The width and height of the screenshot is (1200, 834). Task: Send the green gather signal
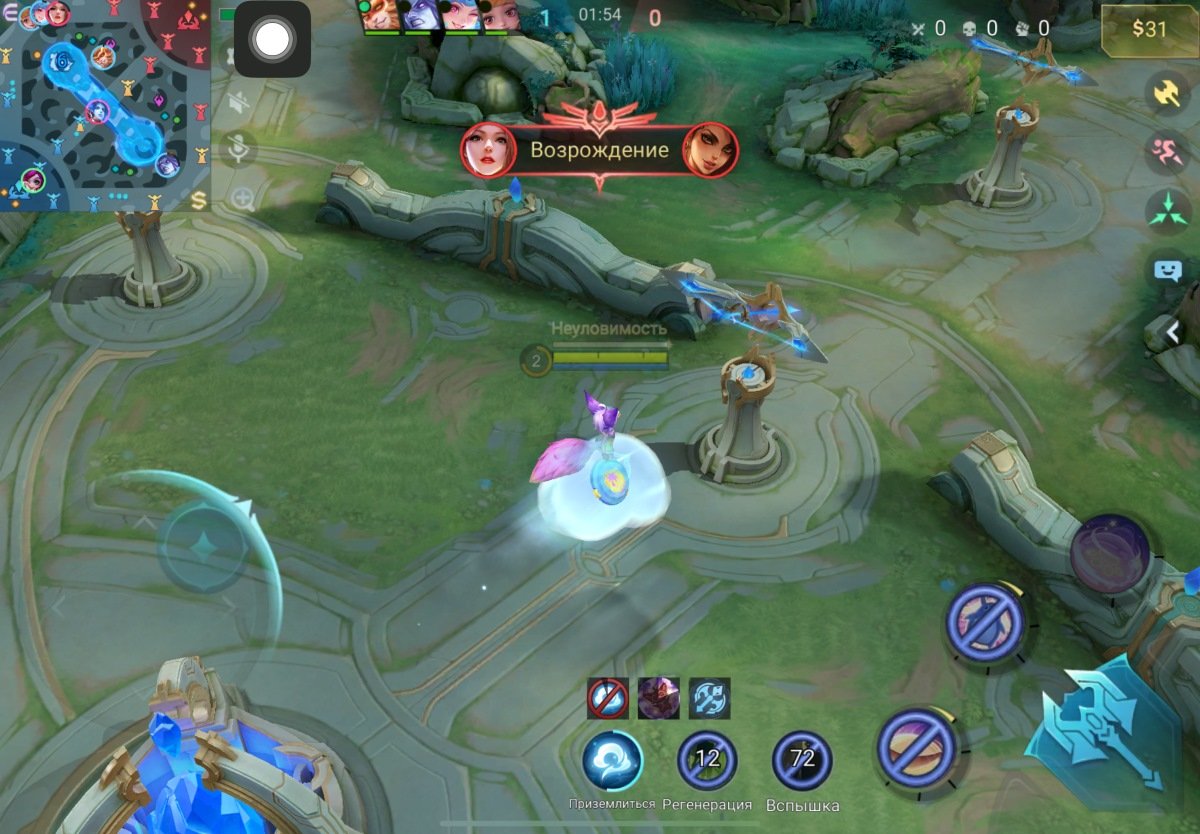tap(1166, 211)
